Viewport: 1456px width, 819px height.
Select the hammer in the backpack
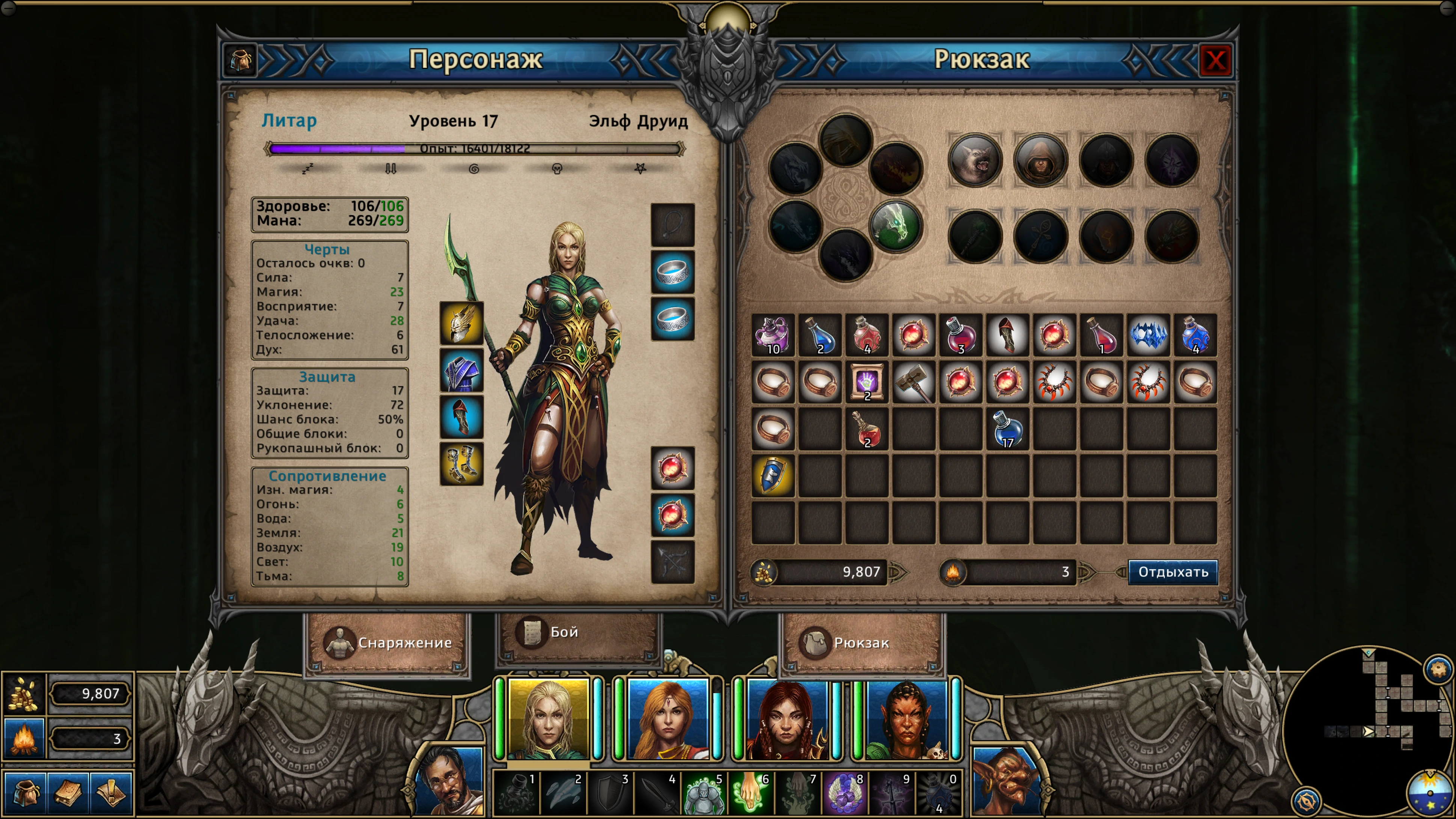[x=913, y=383]
